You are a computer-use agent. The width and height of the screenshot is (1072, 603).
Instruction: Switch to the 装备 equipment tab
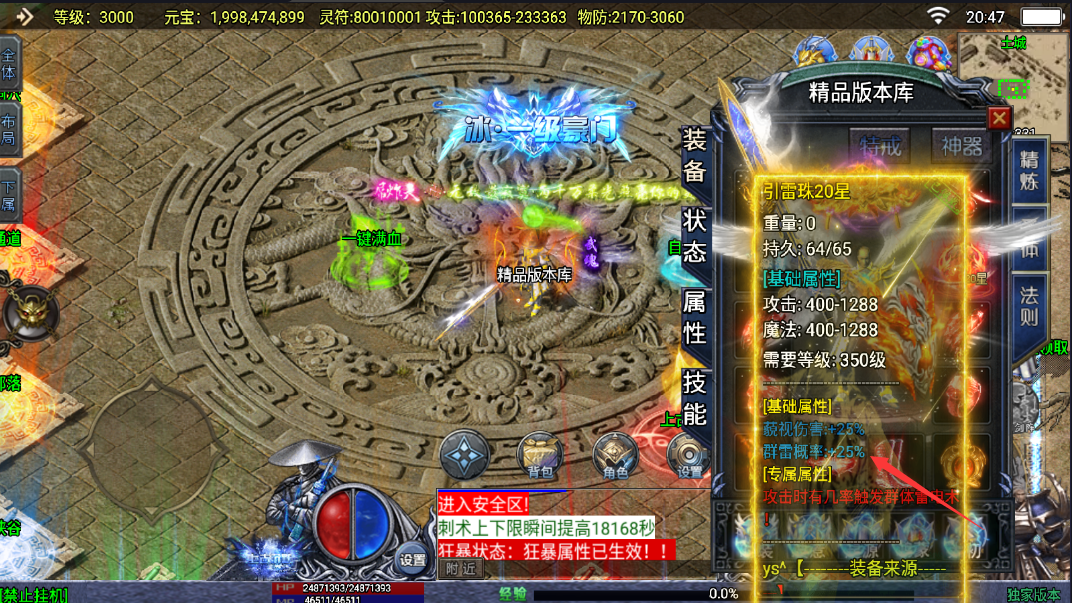[x=695, y=155]
